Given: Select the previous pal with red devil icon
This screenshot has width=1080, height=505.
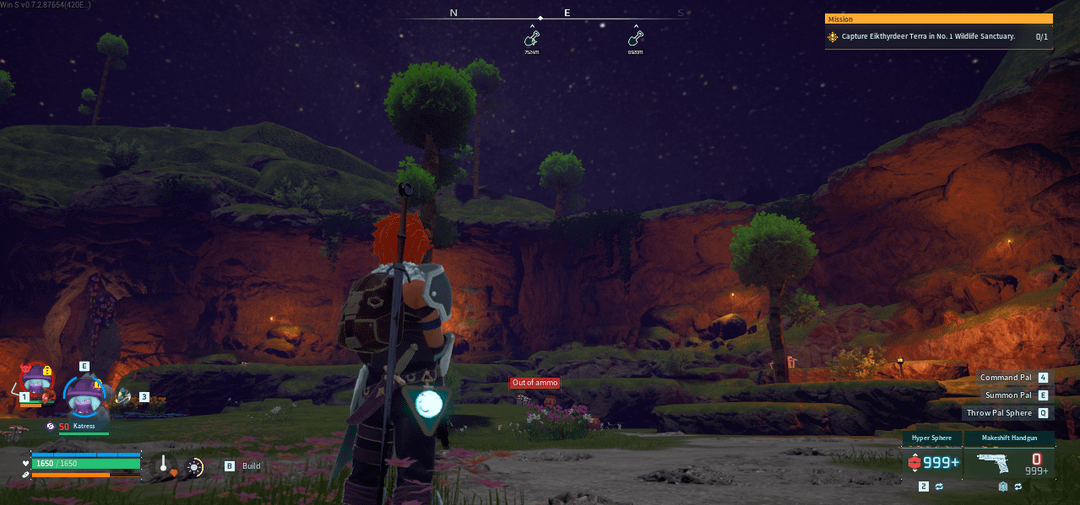Looking at the screenshot, I should [36, 382].
